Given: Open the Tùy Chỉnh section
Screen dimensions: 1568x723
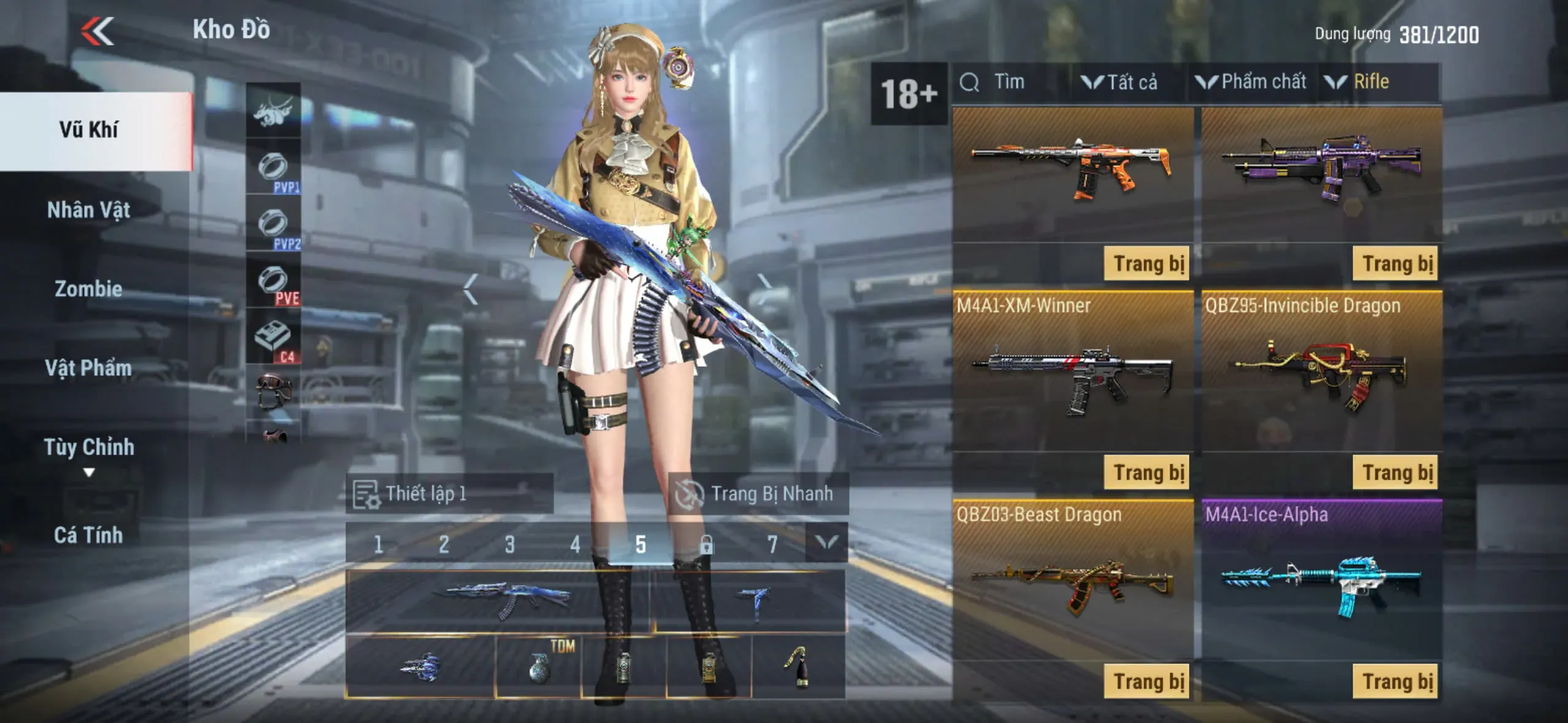Looking at the screenshot, I should click(89, 448).
